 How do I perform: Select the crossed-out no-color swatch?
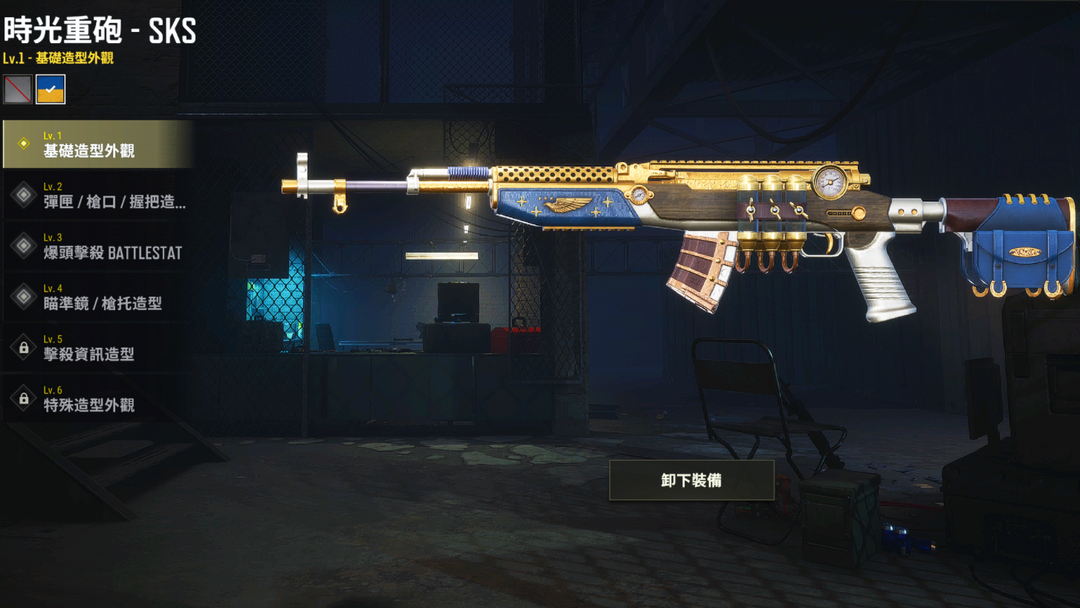(17, 90)
